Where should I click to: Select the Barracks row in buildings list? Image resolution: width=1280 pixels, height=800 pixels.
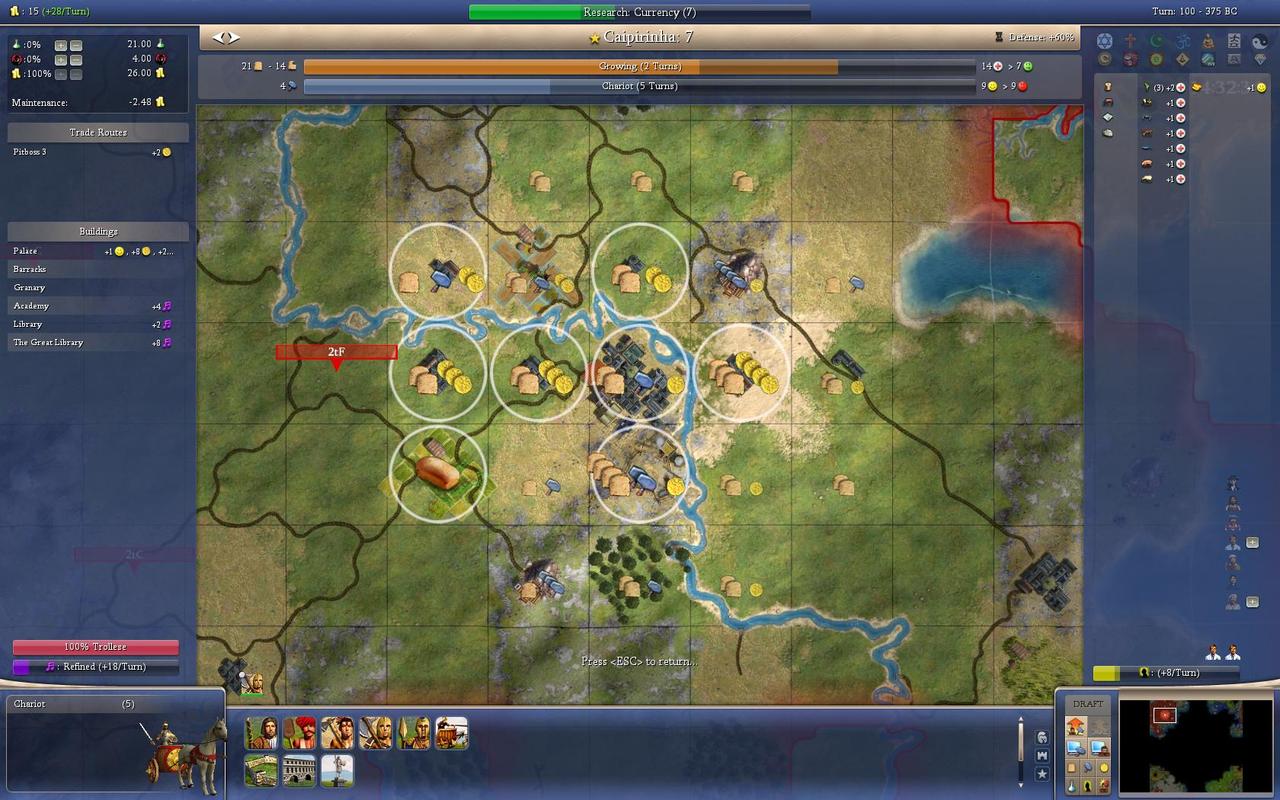30,269
